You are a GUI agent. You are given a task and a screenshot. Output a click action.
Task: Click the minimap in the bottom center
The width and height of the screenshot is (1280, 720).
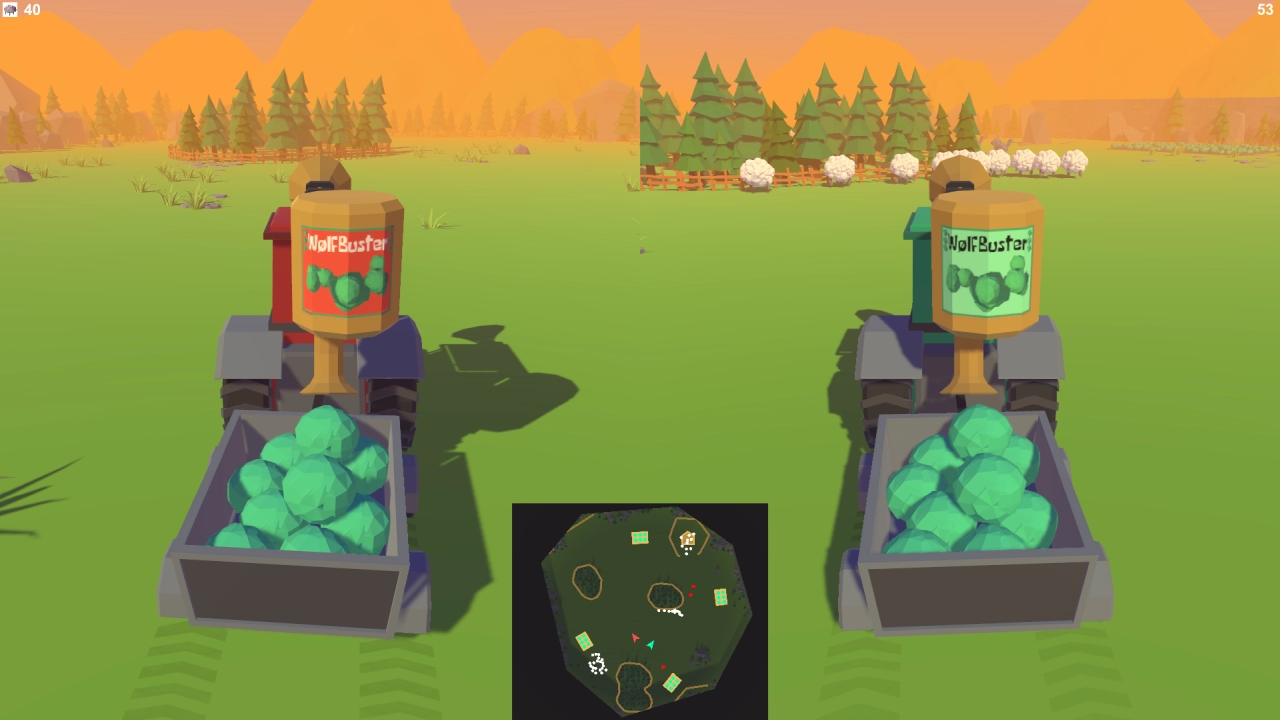pyautogui.click(x=640, y=610)
